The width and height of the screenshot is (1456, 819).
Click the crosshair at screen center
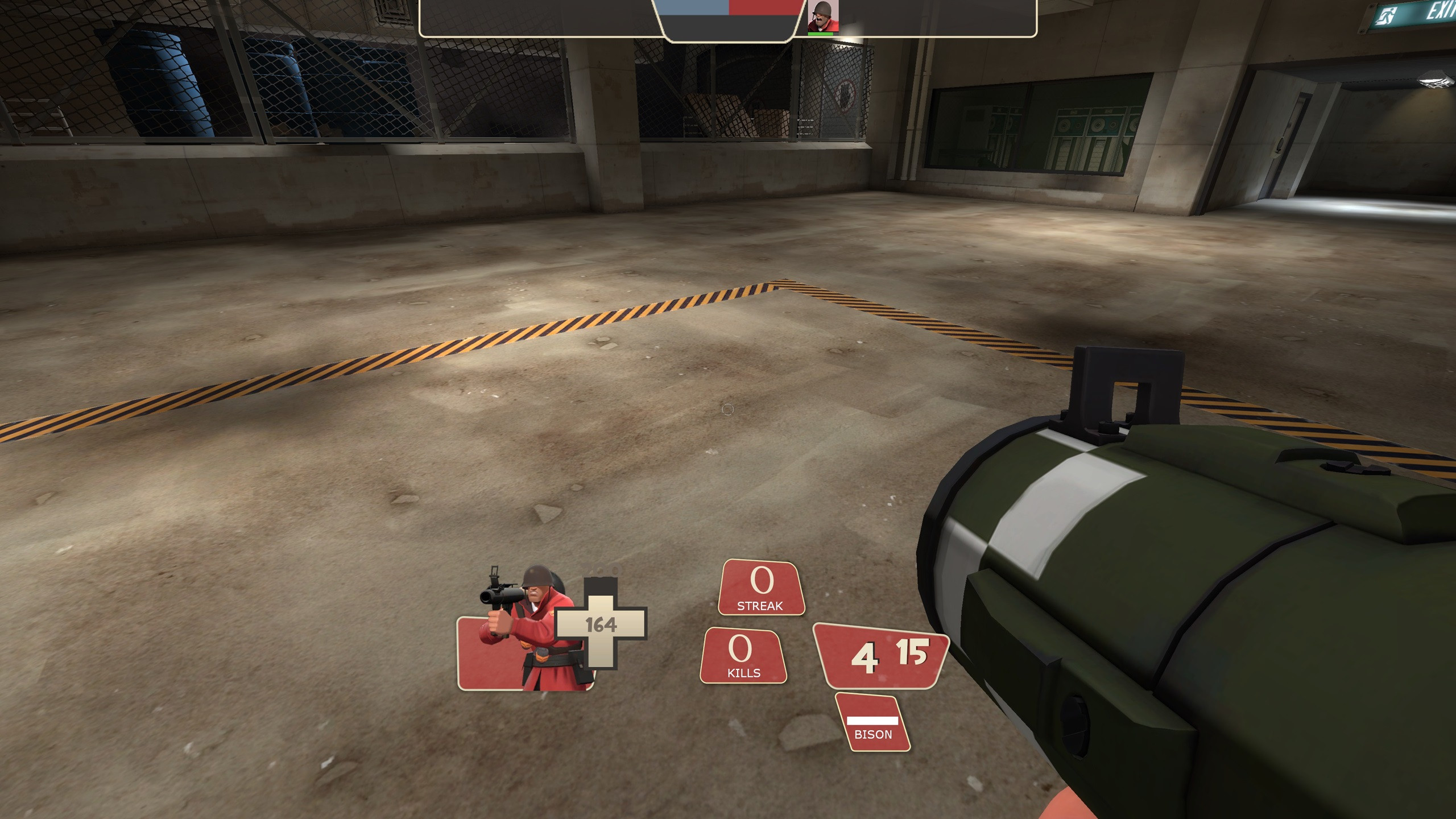click(x=728, y=409)
